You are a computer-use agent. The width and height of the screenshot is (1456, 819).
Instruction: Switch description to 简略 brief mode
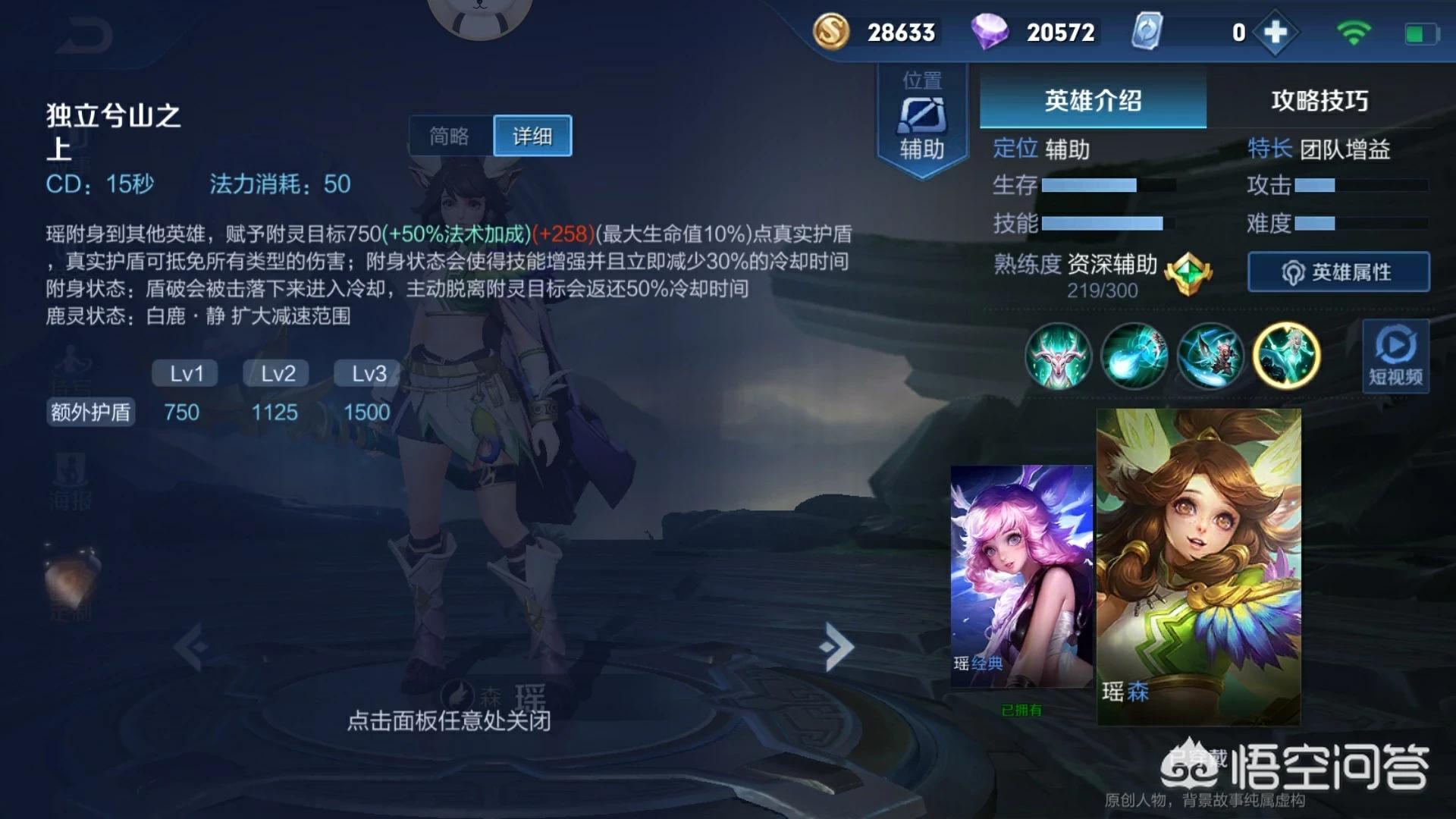450,135
